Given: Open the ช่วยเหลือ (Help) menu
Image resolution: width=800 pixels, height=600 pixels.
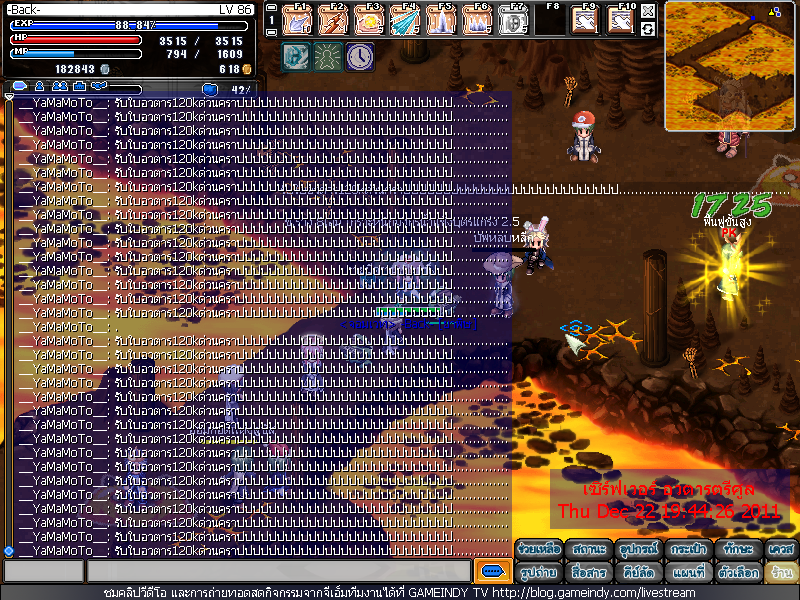Looking at the screenshot, I should 538,549.
